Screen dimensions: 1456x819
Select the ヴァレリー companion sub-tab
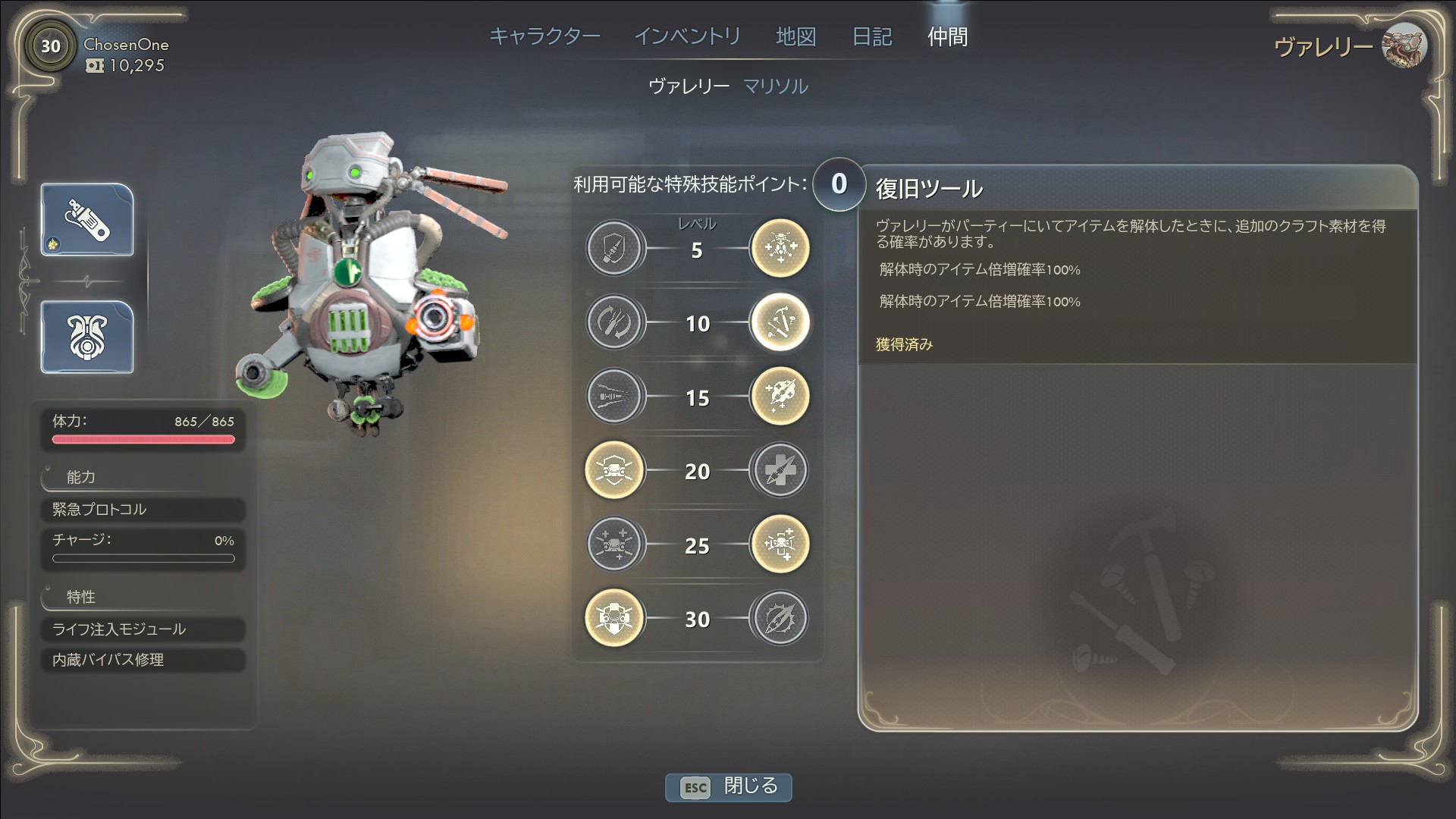point(689,86)
